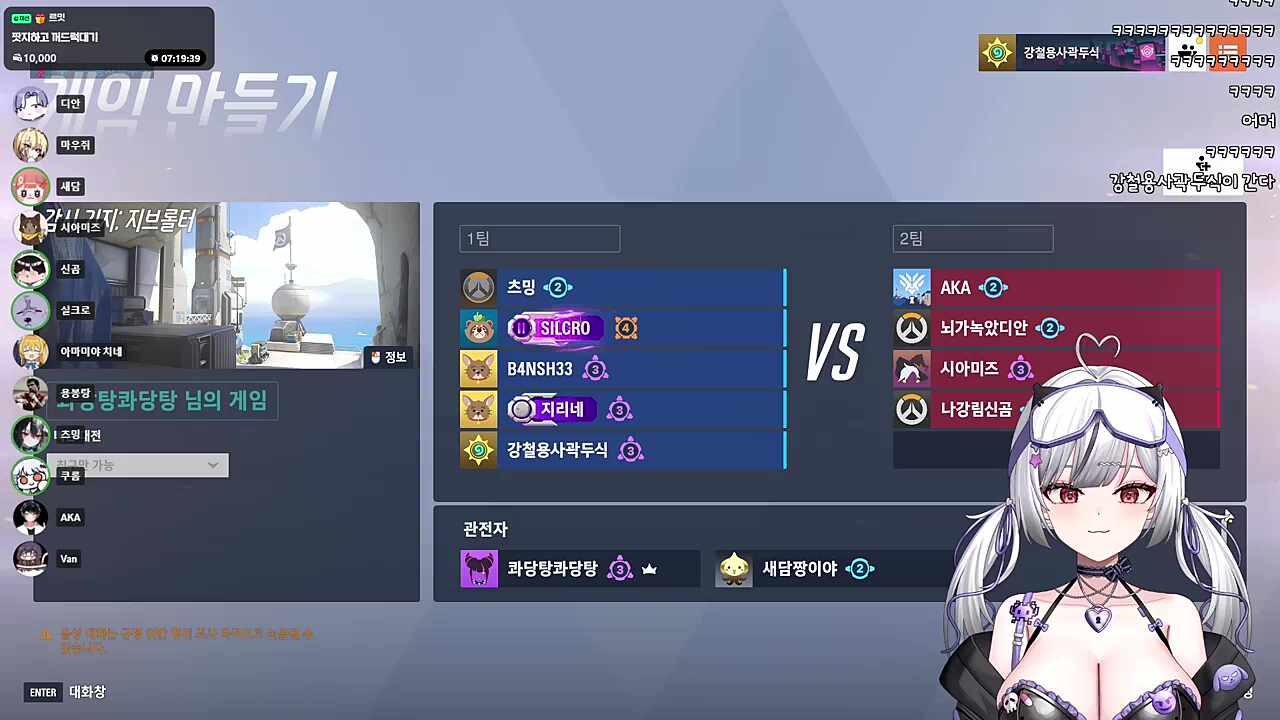Click 시아미즈's dog avatar in team 2

point(911,369)
